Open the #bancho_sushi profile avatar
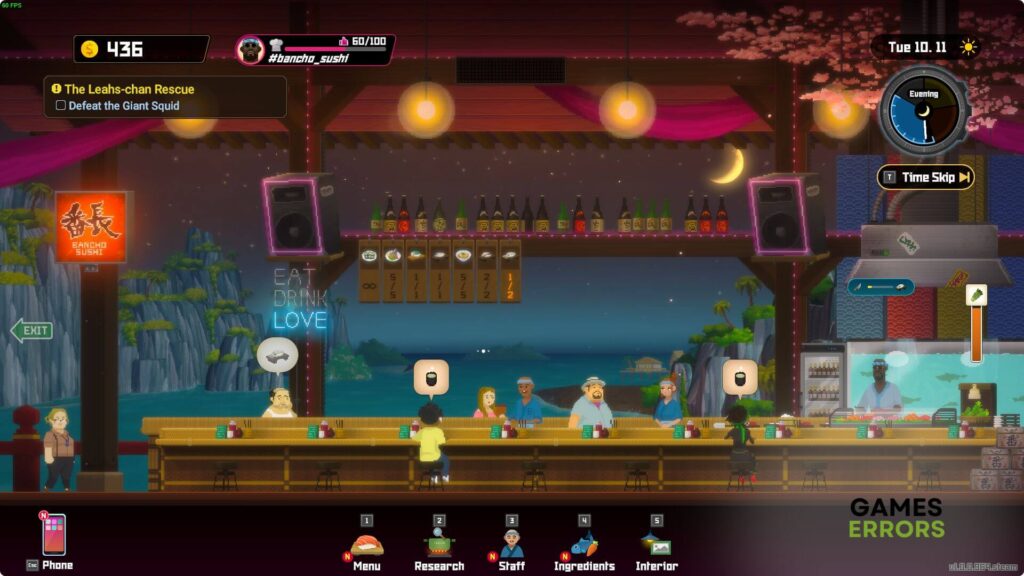Screen dimensions: 1024x576 pyautogui.click(x=250, y=49)
